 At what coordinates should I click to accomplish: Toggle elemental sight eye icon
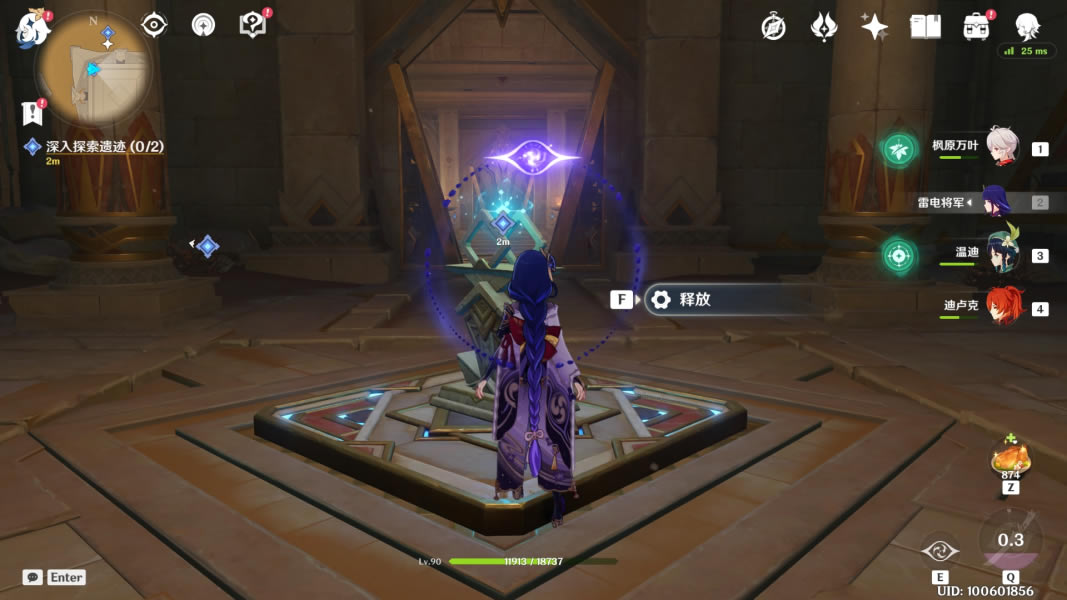[154, 25]
